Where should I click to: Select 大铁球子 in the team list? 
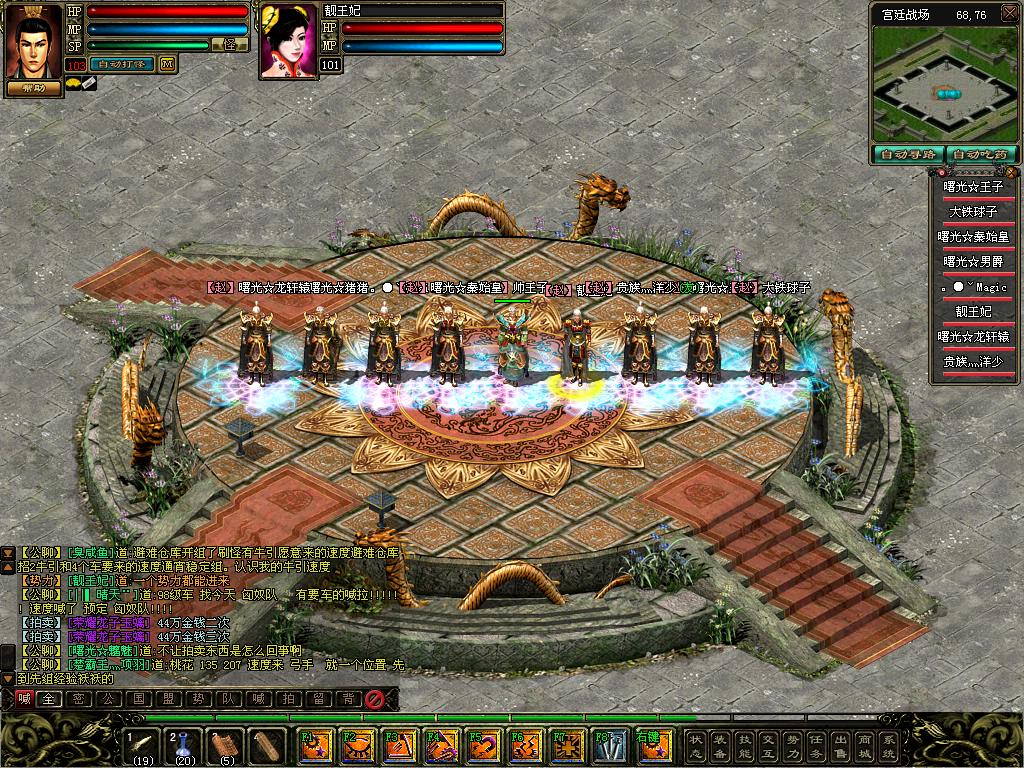(973, 211)
